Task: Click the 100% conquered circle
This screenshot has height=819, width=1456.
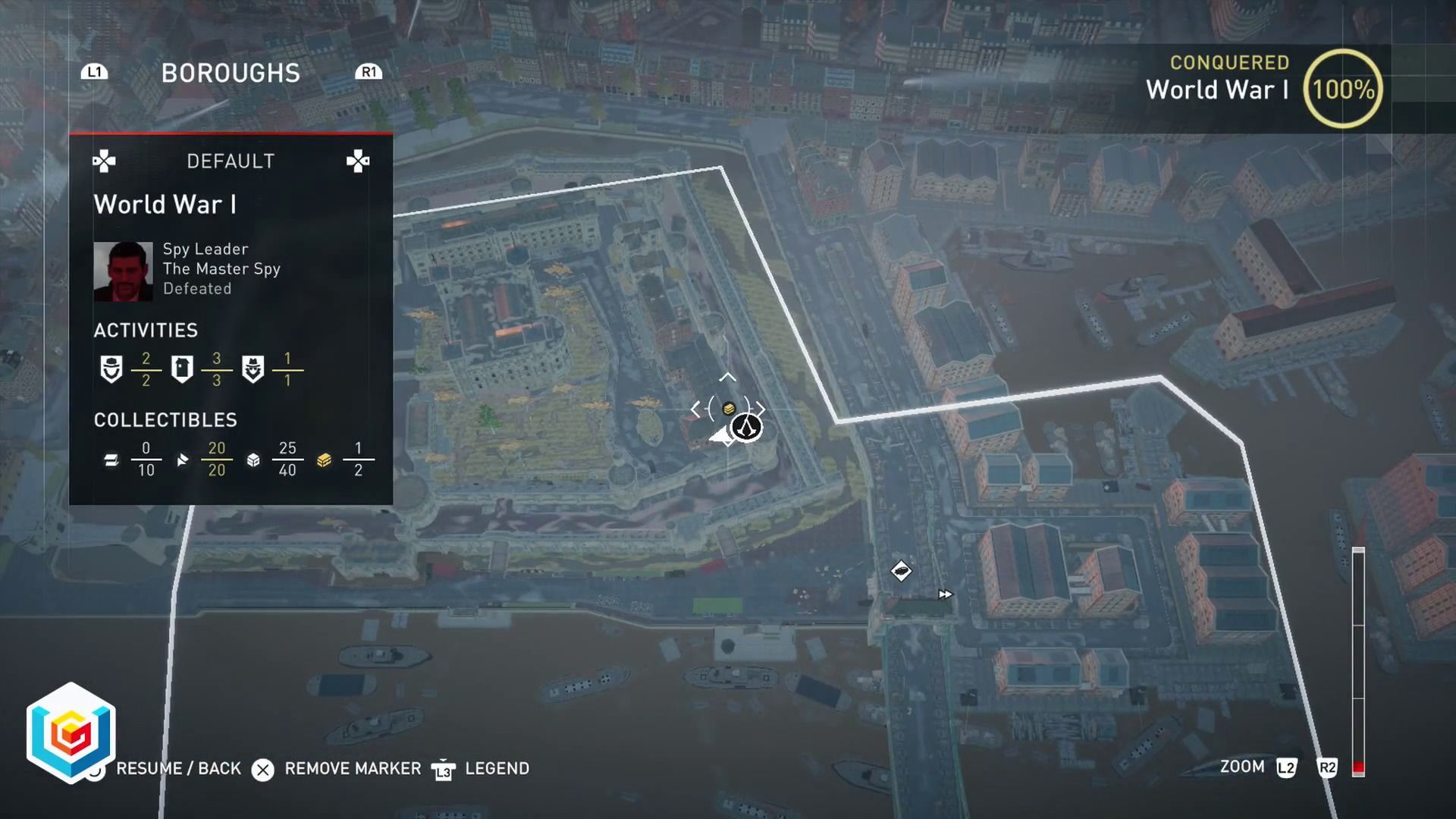Action: pos(1343,89)
